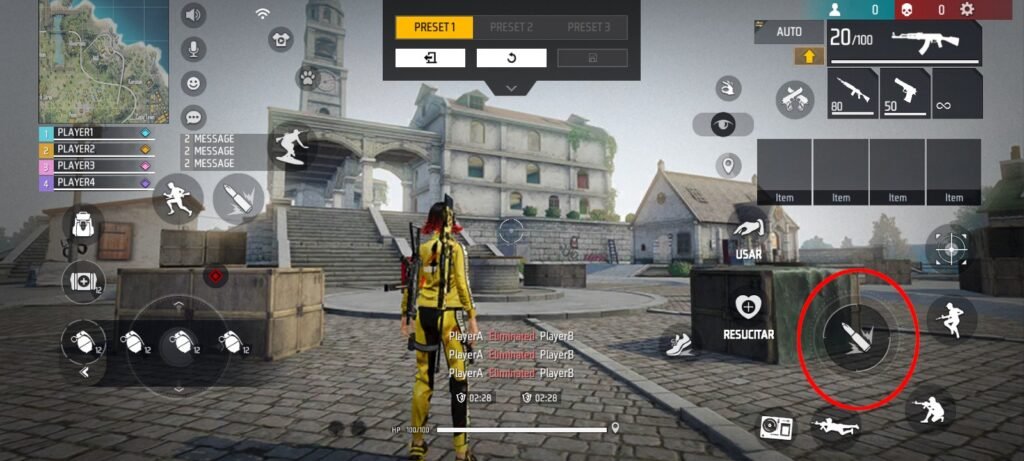The height and width of the screenshot is (461, 1024).
Task: Select the pistol weapon slot with 50 ammo
Action: click(904, 93)
